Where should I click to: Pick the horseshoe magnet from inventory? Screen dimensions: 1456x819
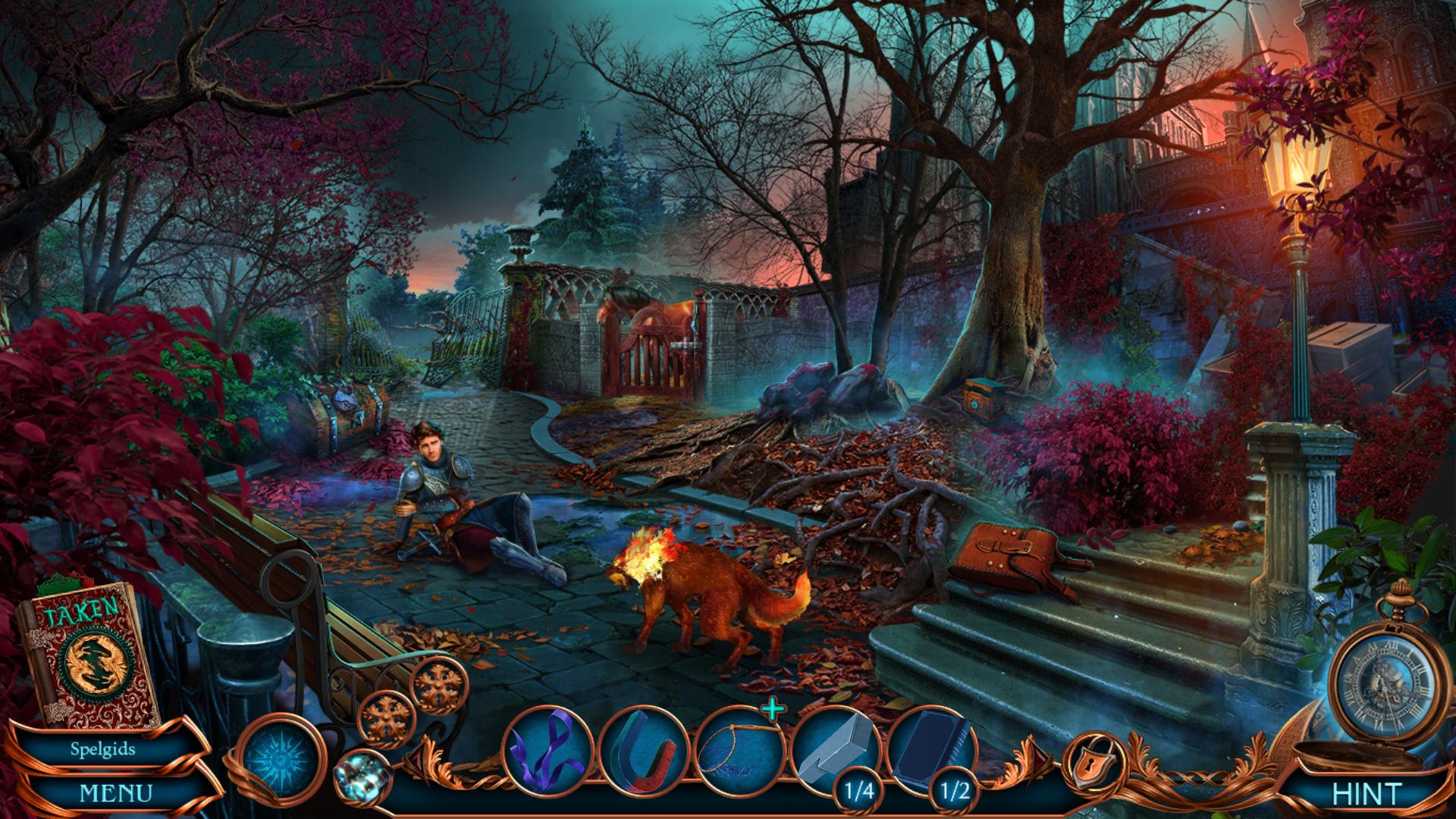pos(644,750)
